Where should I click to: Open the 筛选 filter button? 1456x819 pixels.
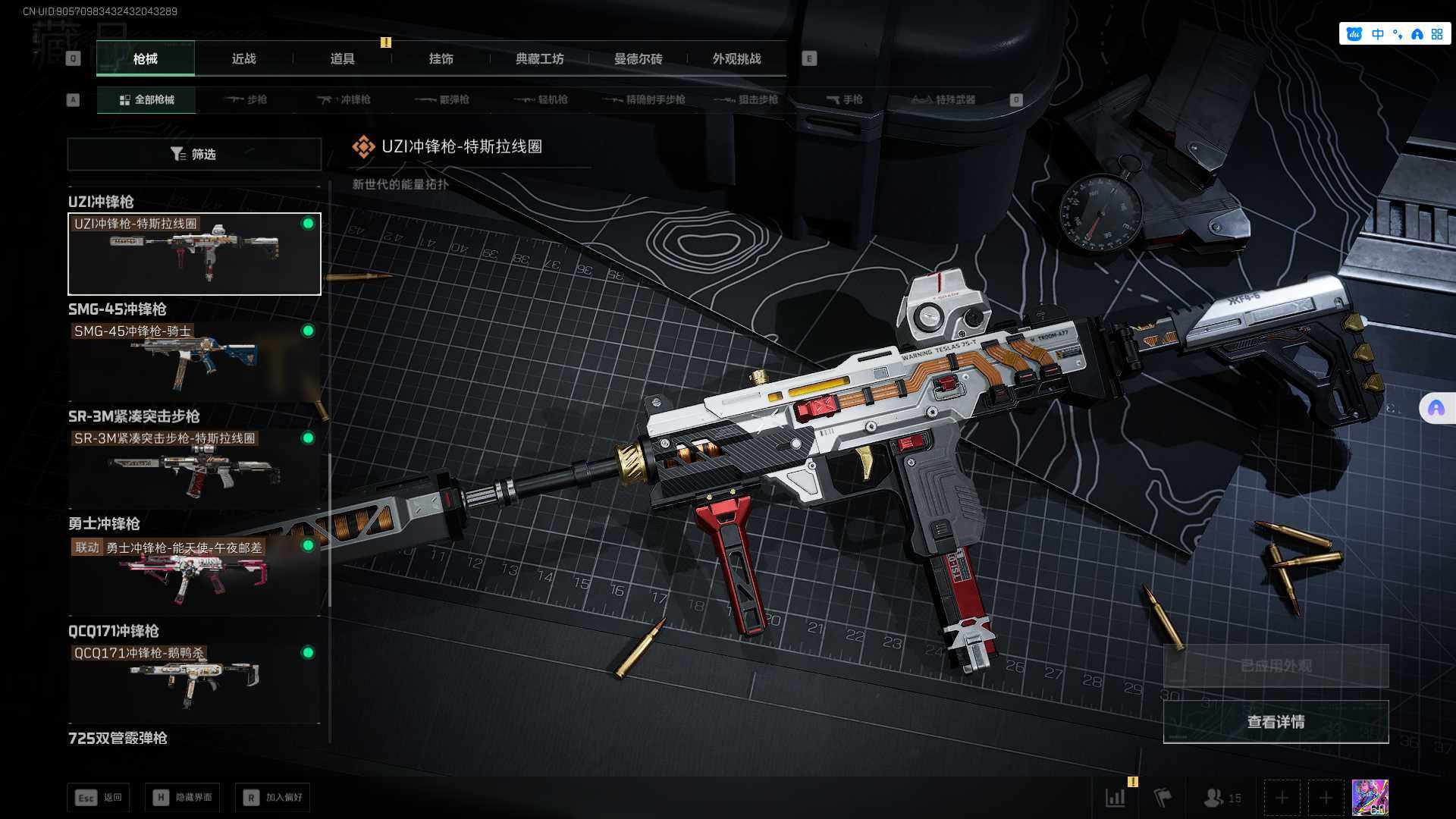pos(194,155)
